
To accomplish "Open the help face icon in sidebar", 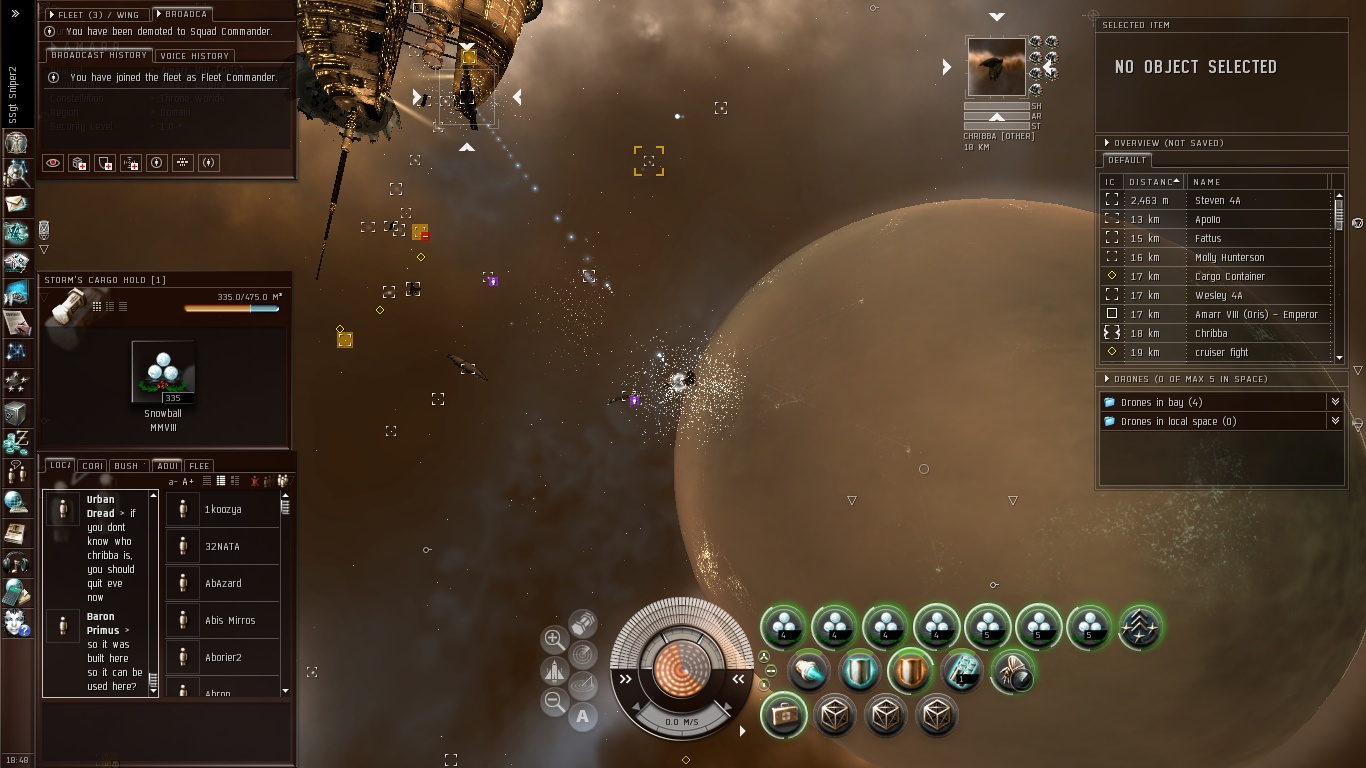I will point(17,622).
